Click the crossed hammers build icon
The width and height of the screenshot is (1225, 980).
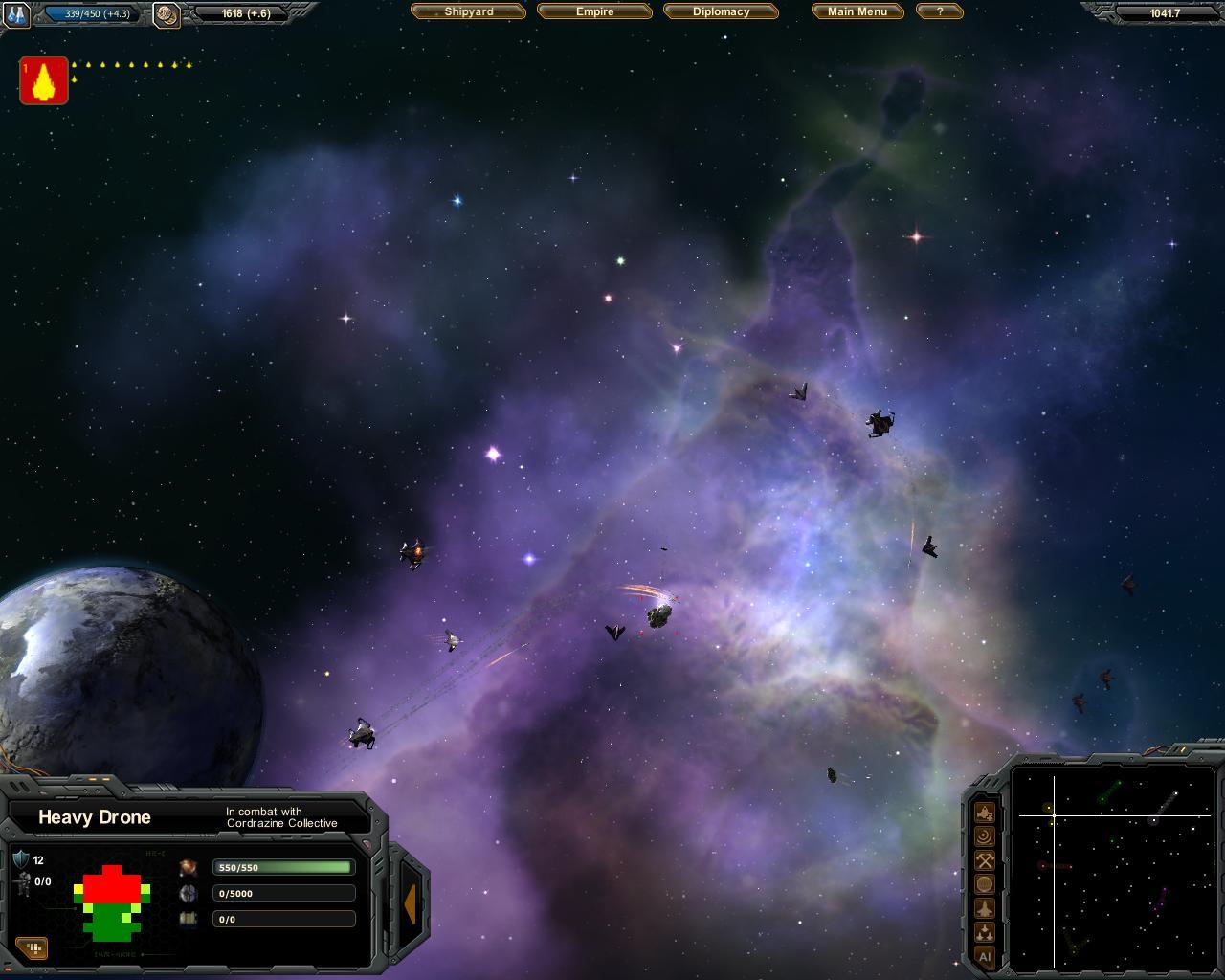point(985,860)
